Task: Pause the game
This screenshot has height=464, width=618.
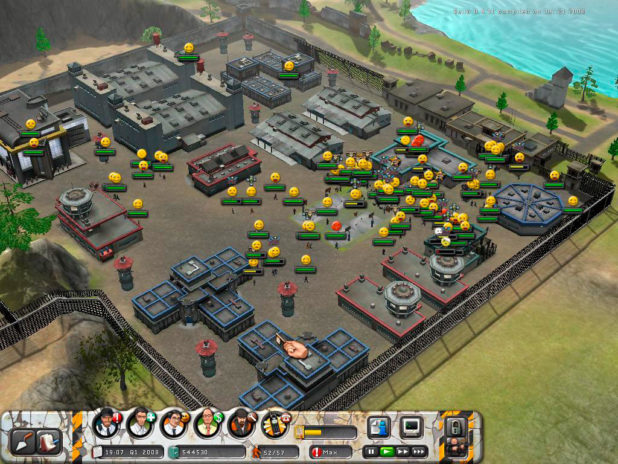Action: [371, 452]
